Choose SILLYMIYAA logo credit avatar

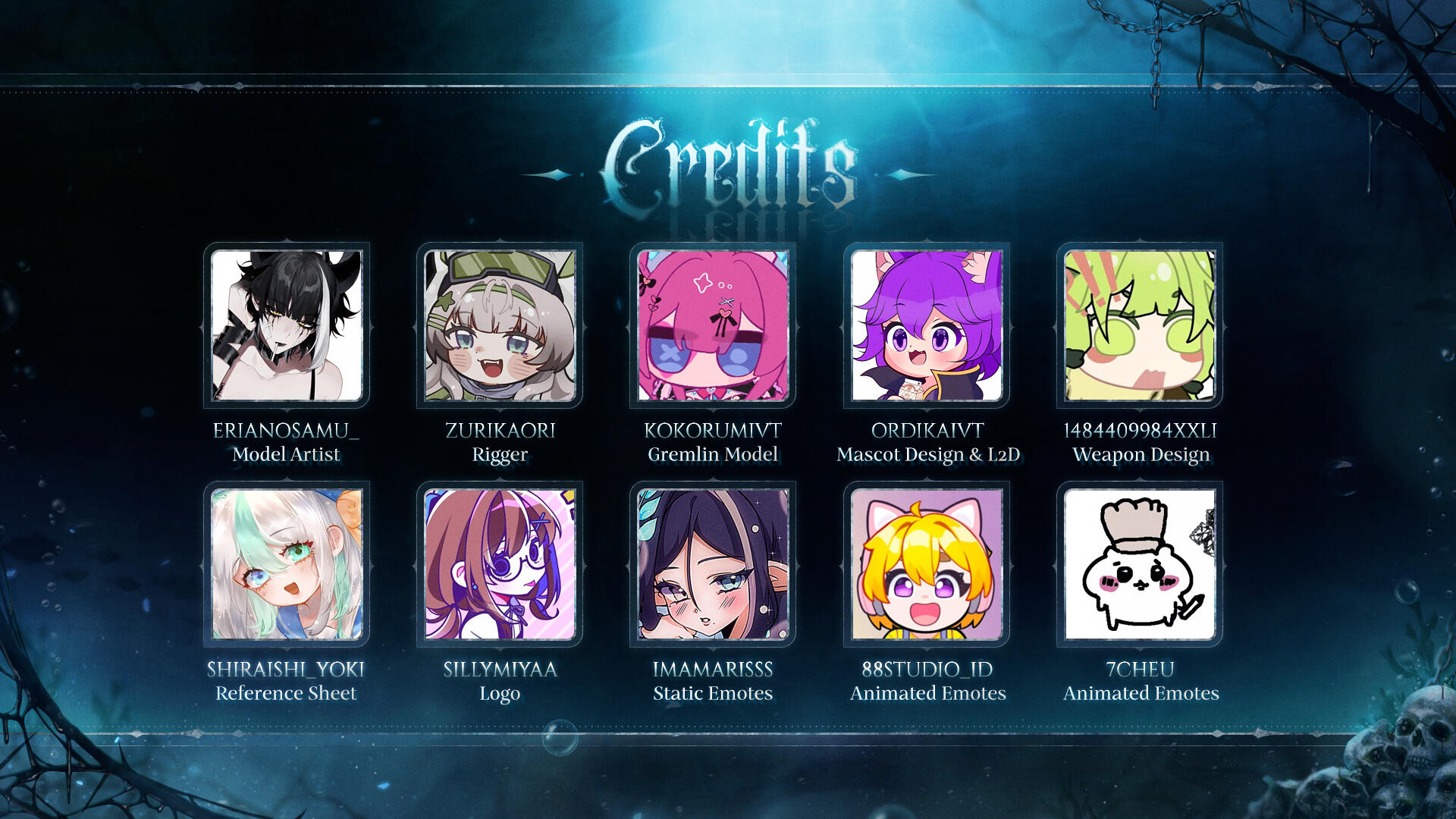500,564
